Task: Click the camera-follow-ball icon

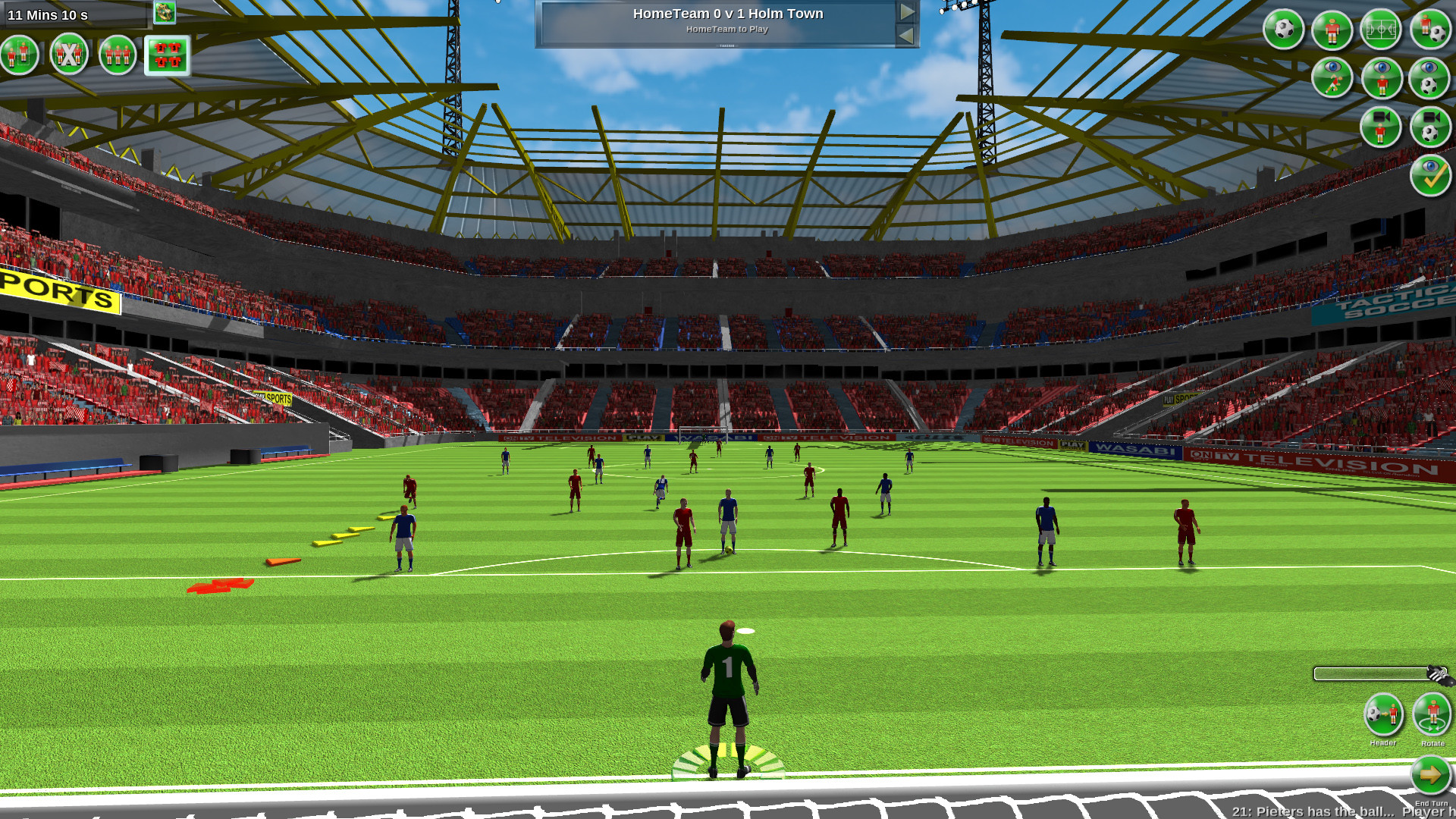Action: pyautogui.click(x=1429, y=127)
